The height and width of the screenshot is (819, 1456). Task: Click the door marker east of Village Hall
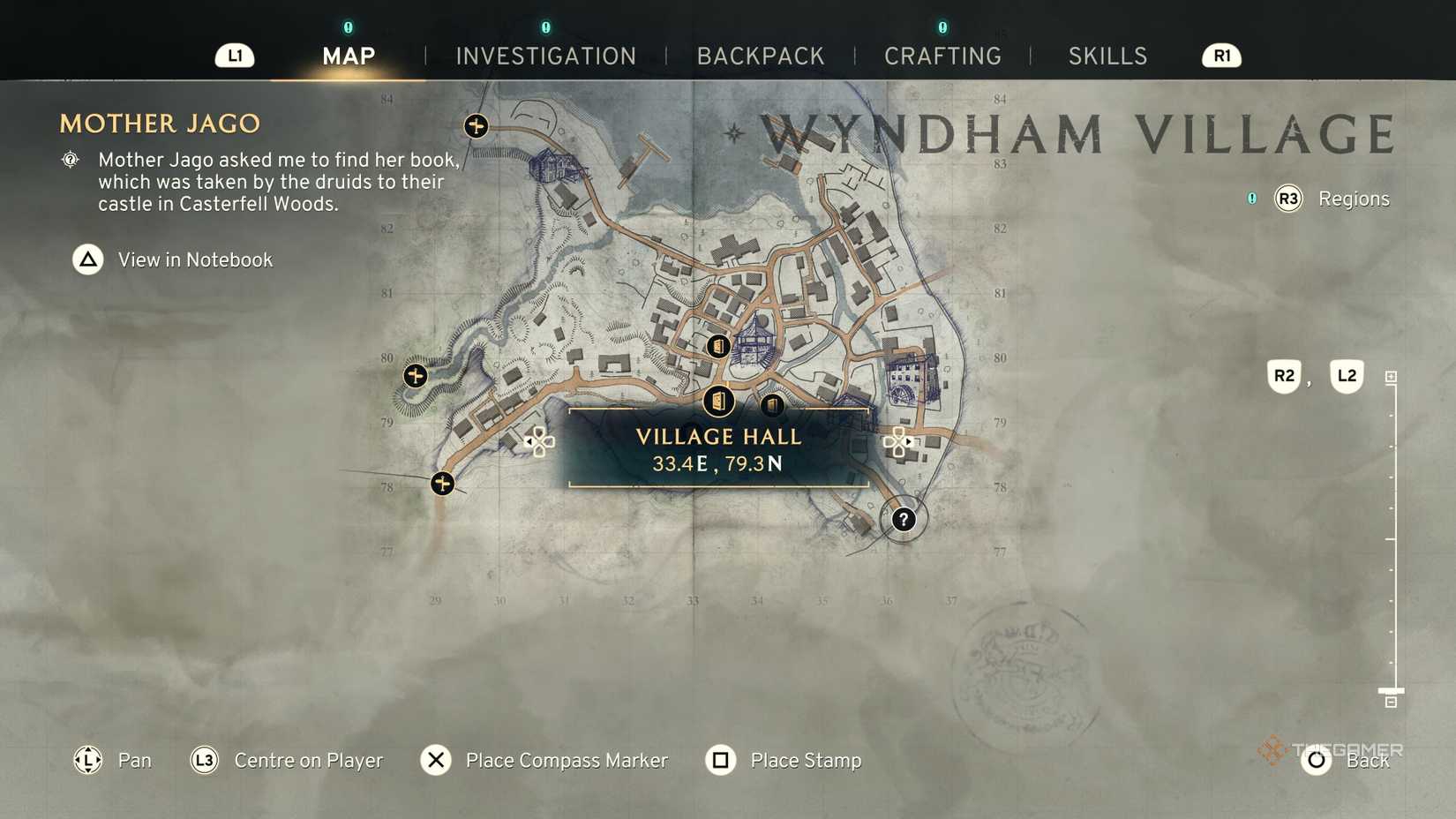pos(775,405)
